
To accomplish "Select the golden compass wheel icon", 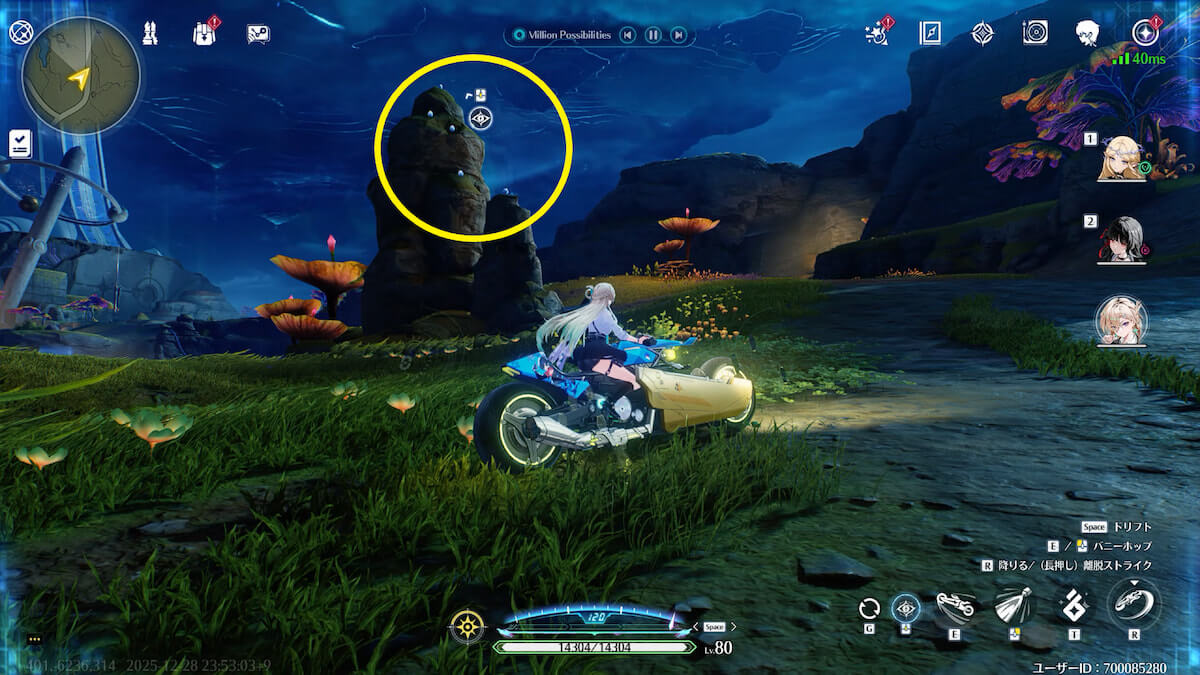I will tap(467, 626).
